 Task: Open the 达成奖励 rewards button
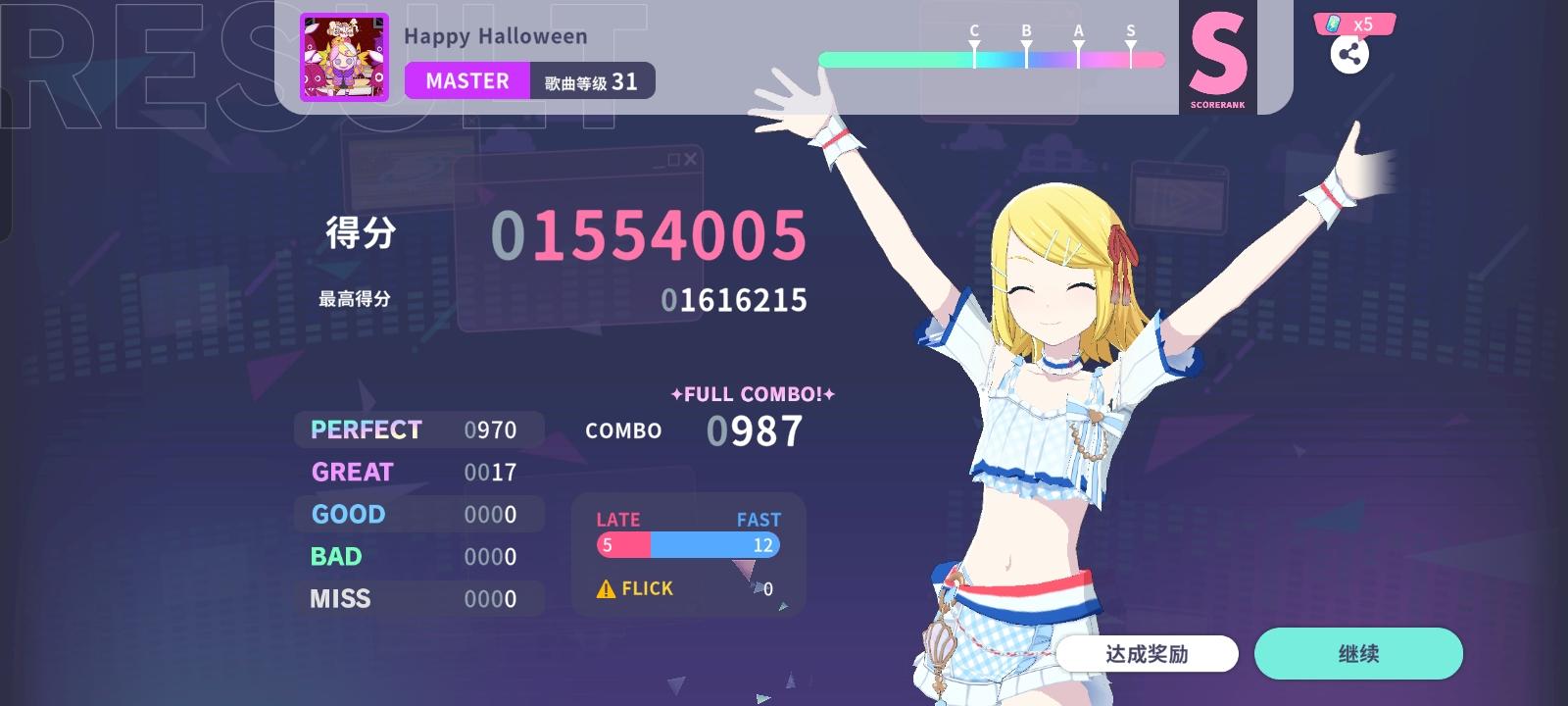(1148, 654)
